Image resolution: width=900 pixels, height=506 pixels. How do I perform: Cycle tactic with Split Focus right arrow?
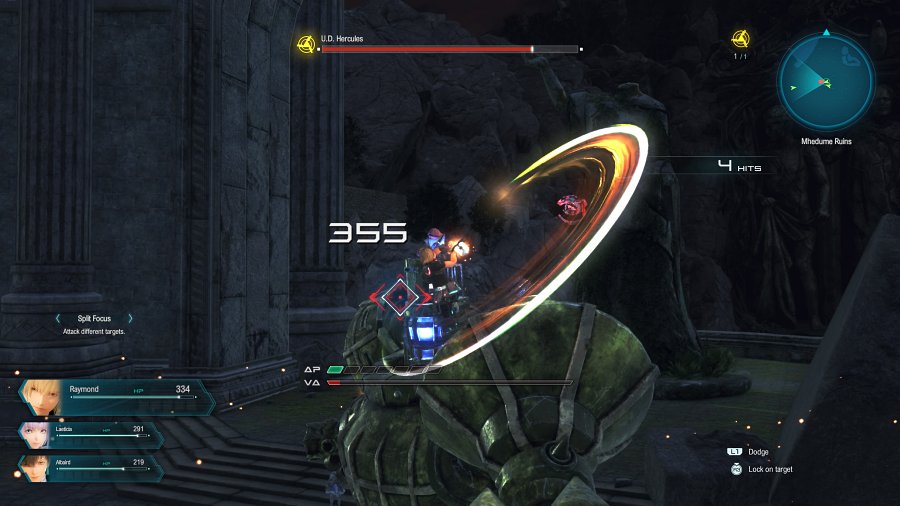pyautogui.click(x=131, y=319)
